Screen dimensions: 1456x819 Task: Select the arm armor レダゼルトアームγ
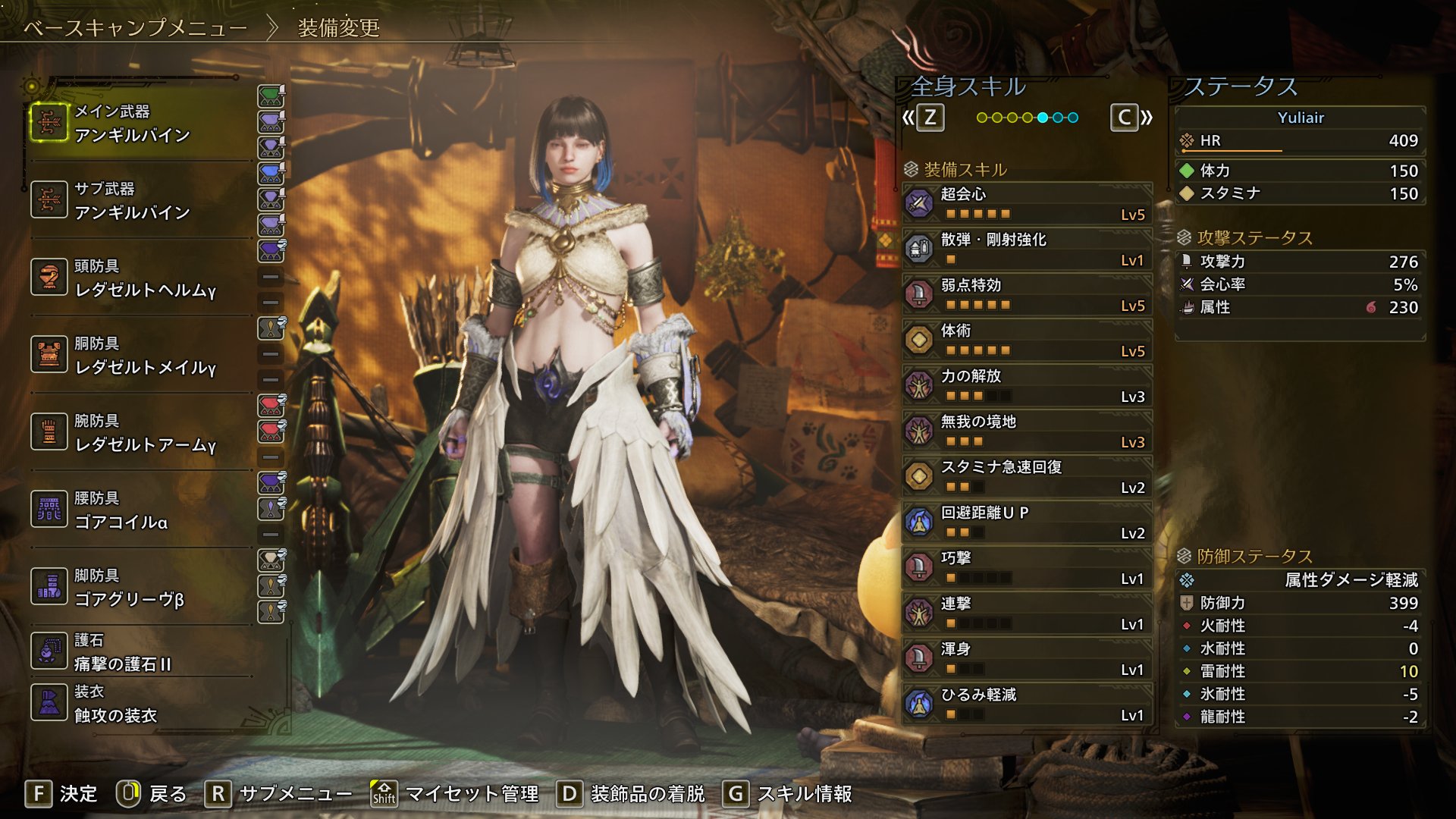140,433
